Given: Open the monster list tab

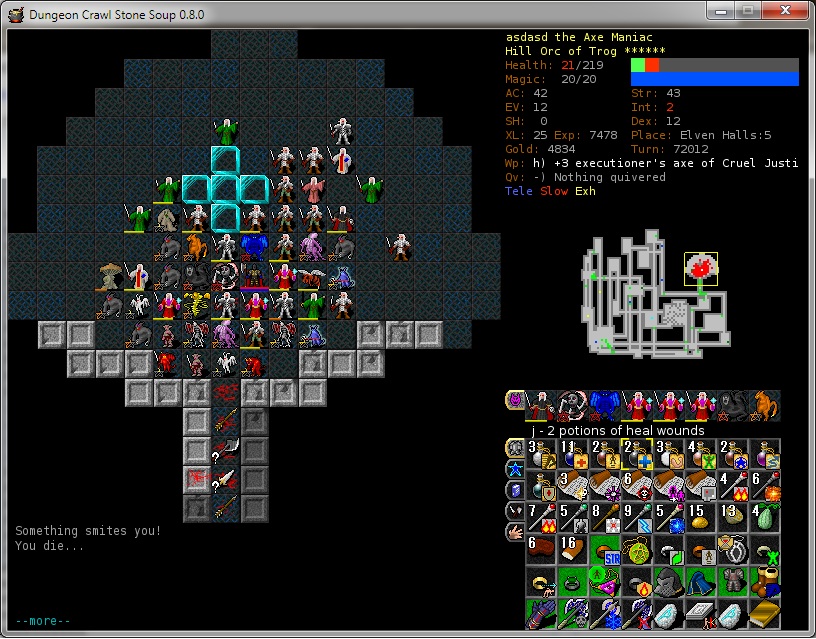Looking at the screenshot, I should (x=514, y=402).
